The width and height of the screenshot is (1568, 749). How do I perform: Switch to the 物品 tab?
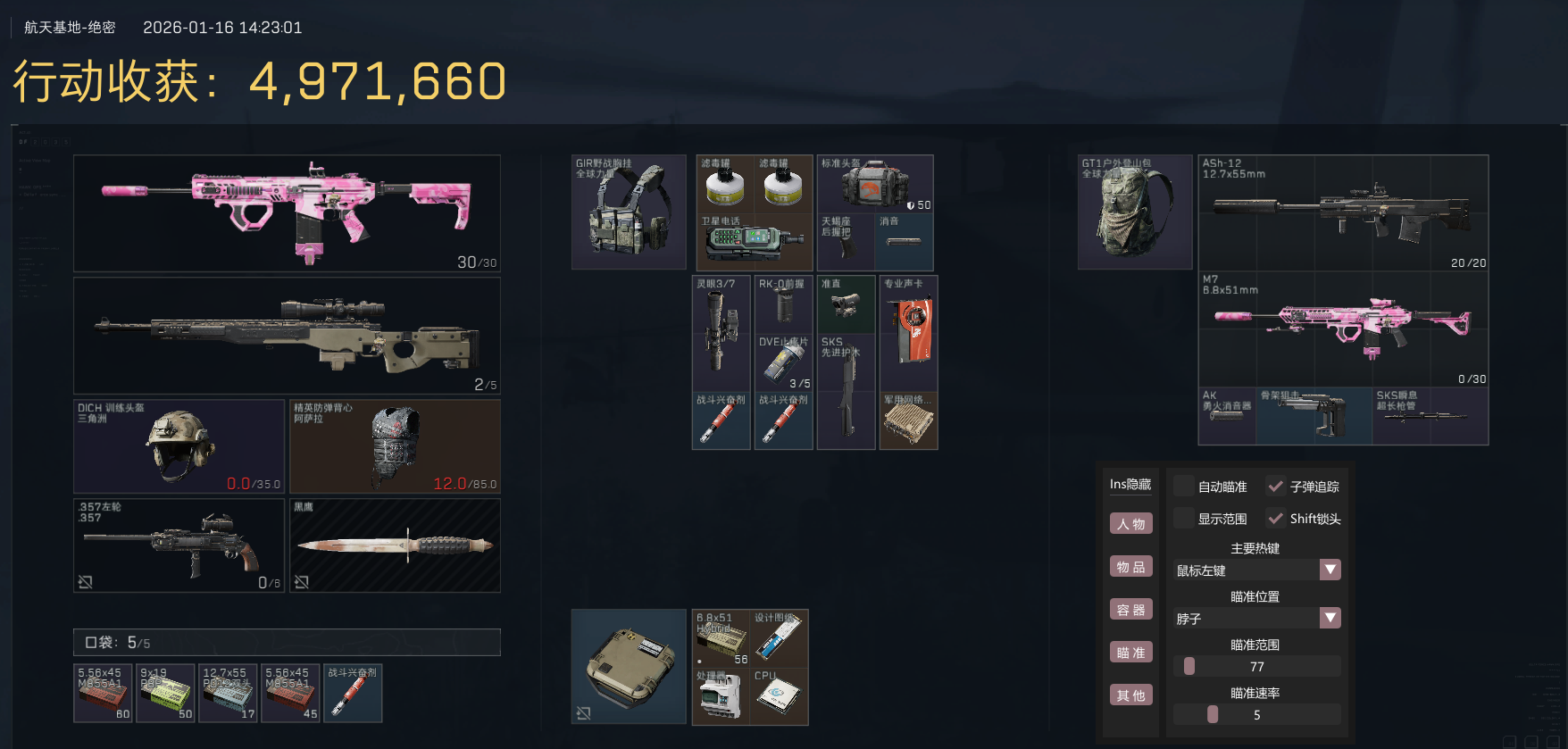[1130, 567]
